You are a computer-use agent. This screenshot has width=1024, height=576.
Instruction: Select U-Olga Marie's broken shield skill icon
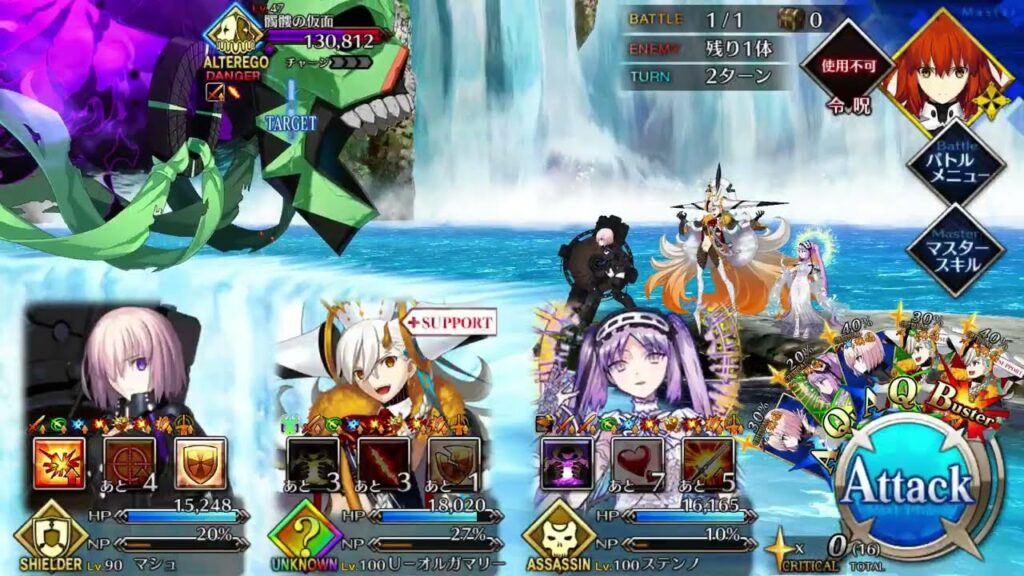(x=454, y=462)
